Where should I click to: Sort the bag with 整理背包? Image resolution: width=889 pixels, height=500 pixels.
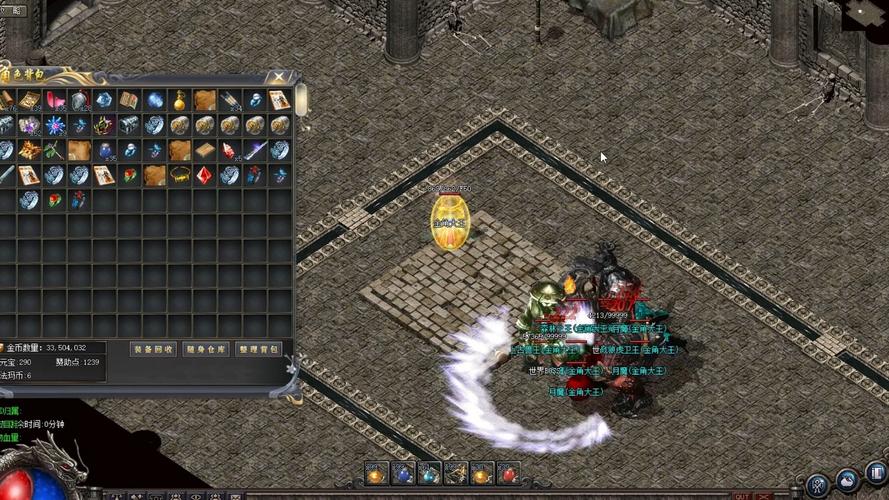pyautogui.click(x=259, y=349)
